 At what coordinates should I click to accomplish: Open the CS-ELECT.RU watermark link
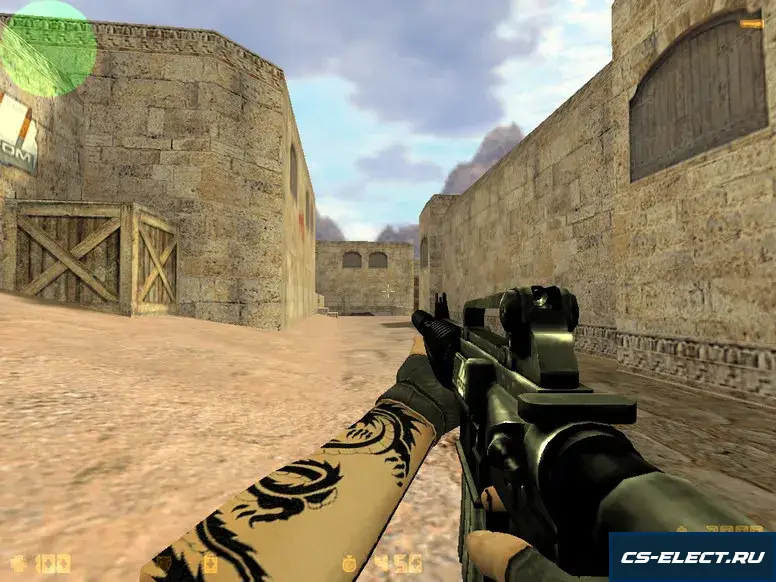tap(692, 557)
